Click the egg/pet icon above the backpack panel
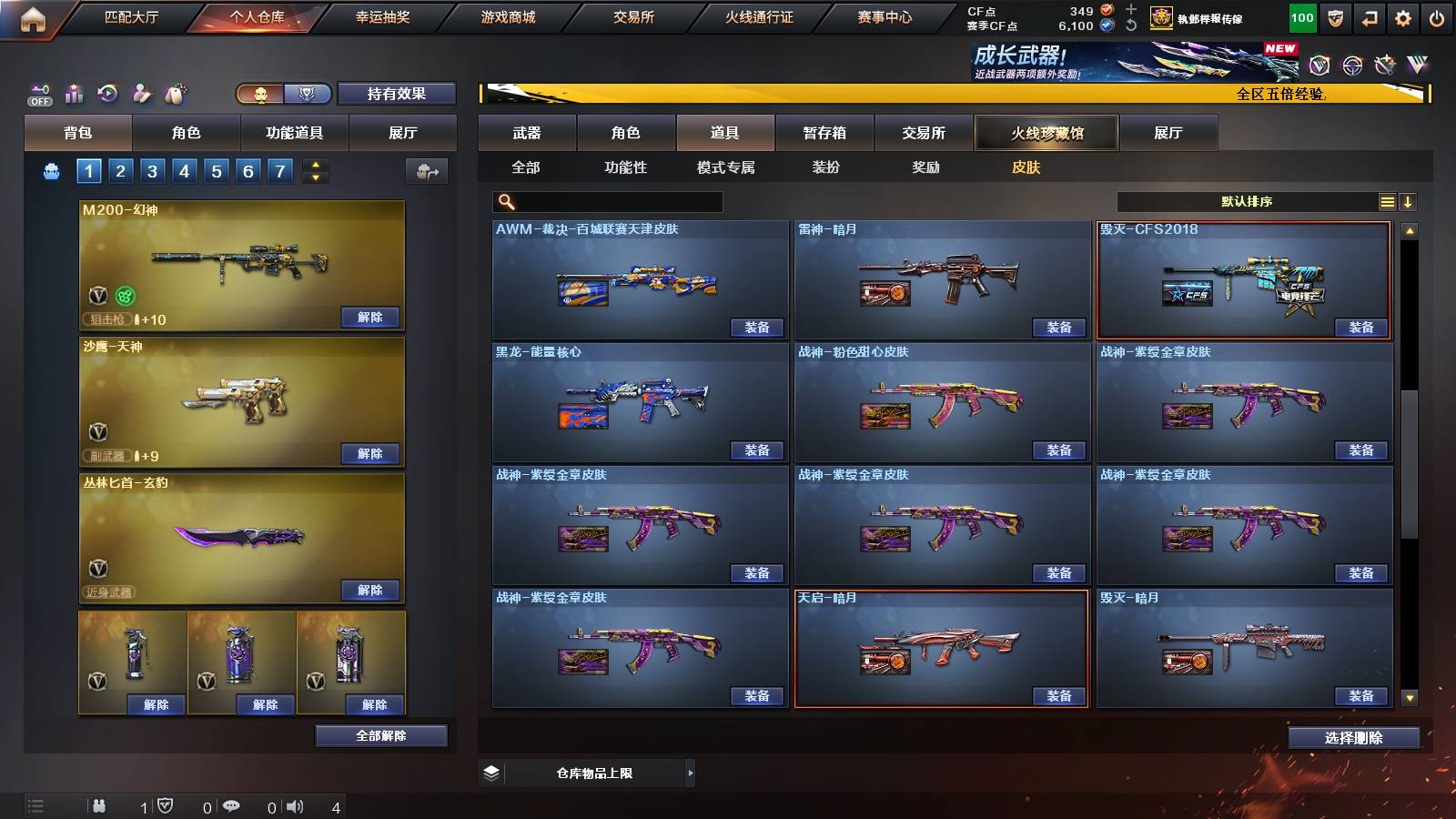Viewport: 1456px width, 819px height. pos(177,94)
